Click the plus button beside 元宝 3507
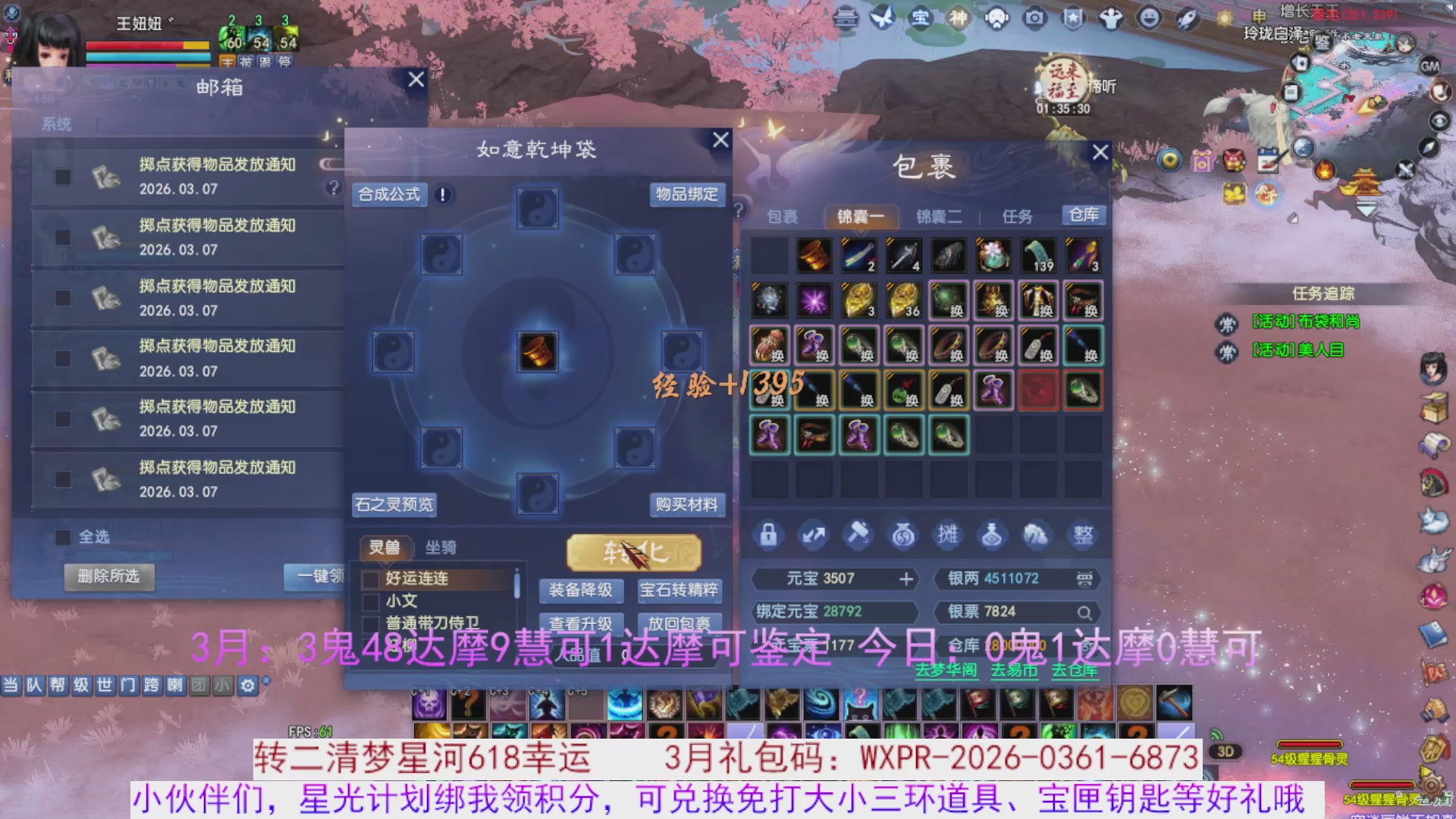 coord(905,579)
